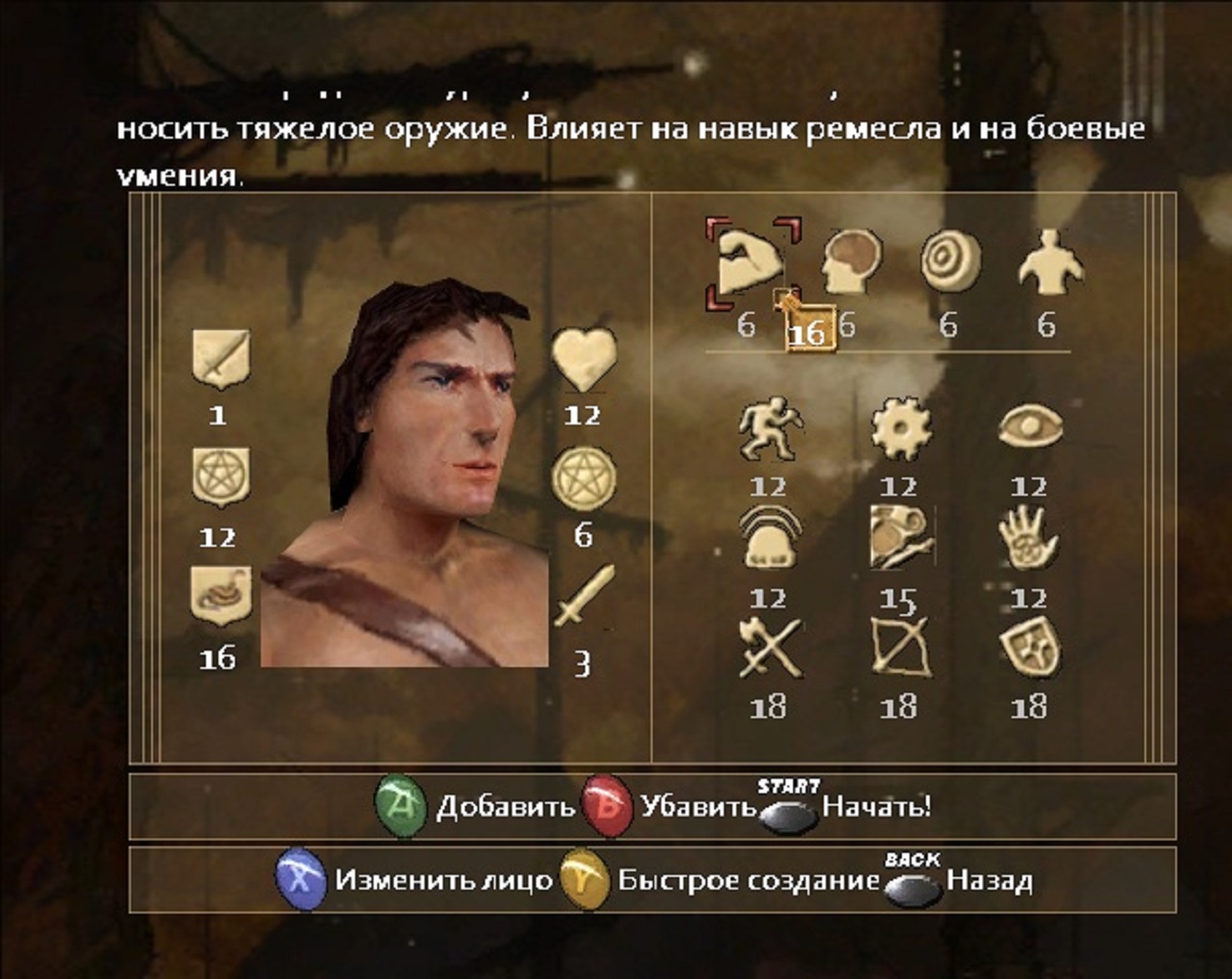
Task: Select the Stealth sneaking-figure skill
Action: point(770,428)
